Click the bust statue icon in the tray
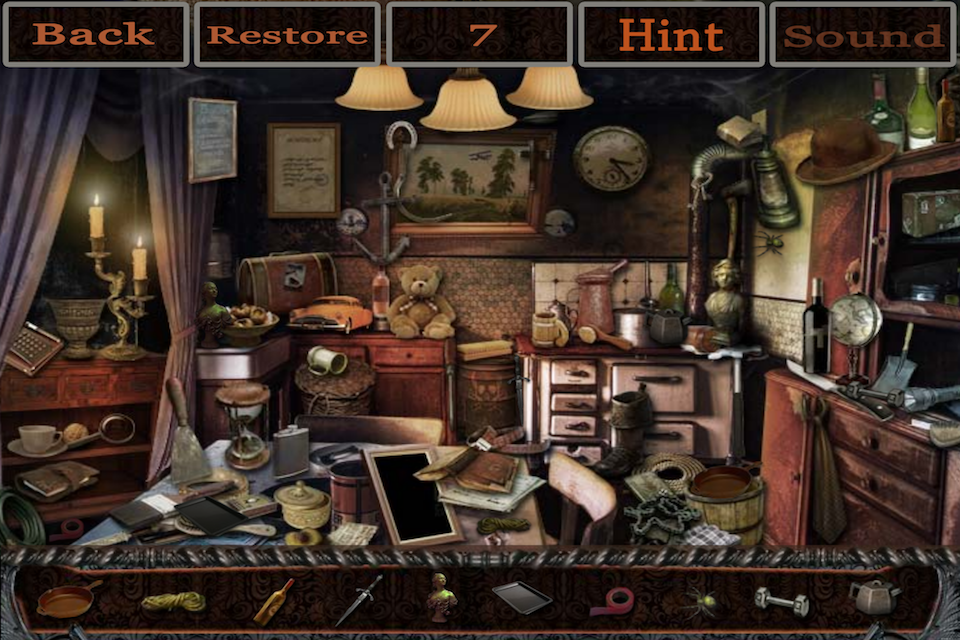 pos(441,597)
